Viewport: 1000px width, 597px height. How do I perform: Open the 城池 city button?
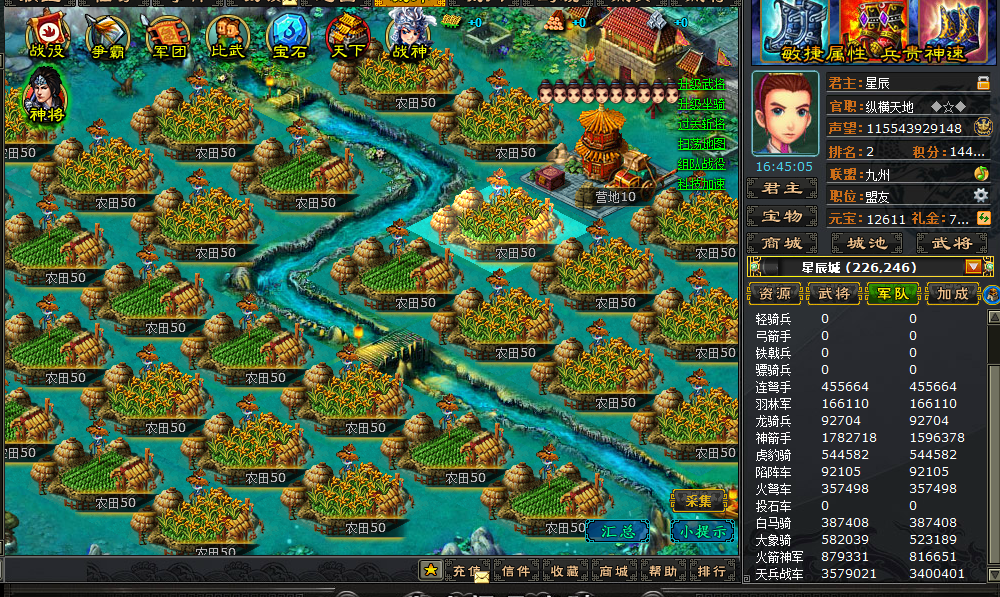866,243
